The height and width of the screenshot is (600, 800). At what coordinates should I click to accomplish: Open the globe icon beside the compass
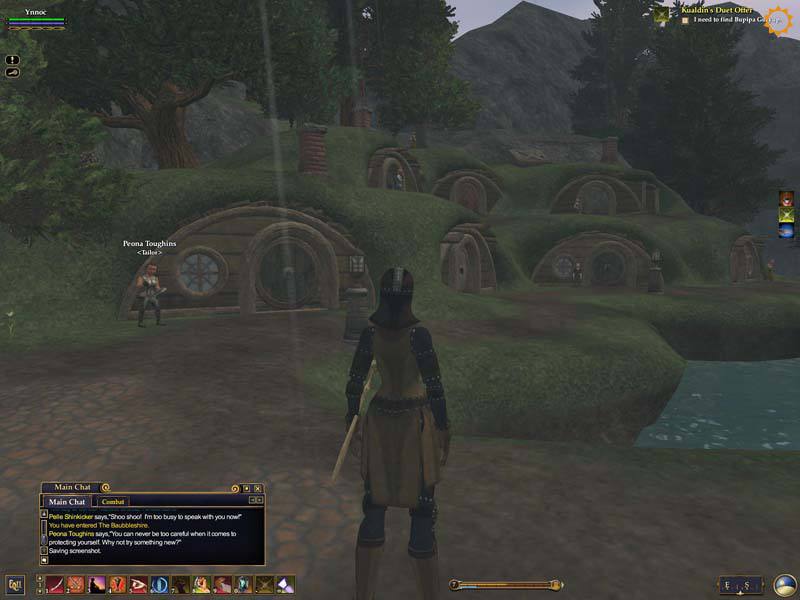[785, 585]
